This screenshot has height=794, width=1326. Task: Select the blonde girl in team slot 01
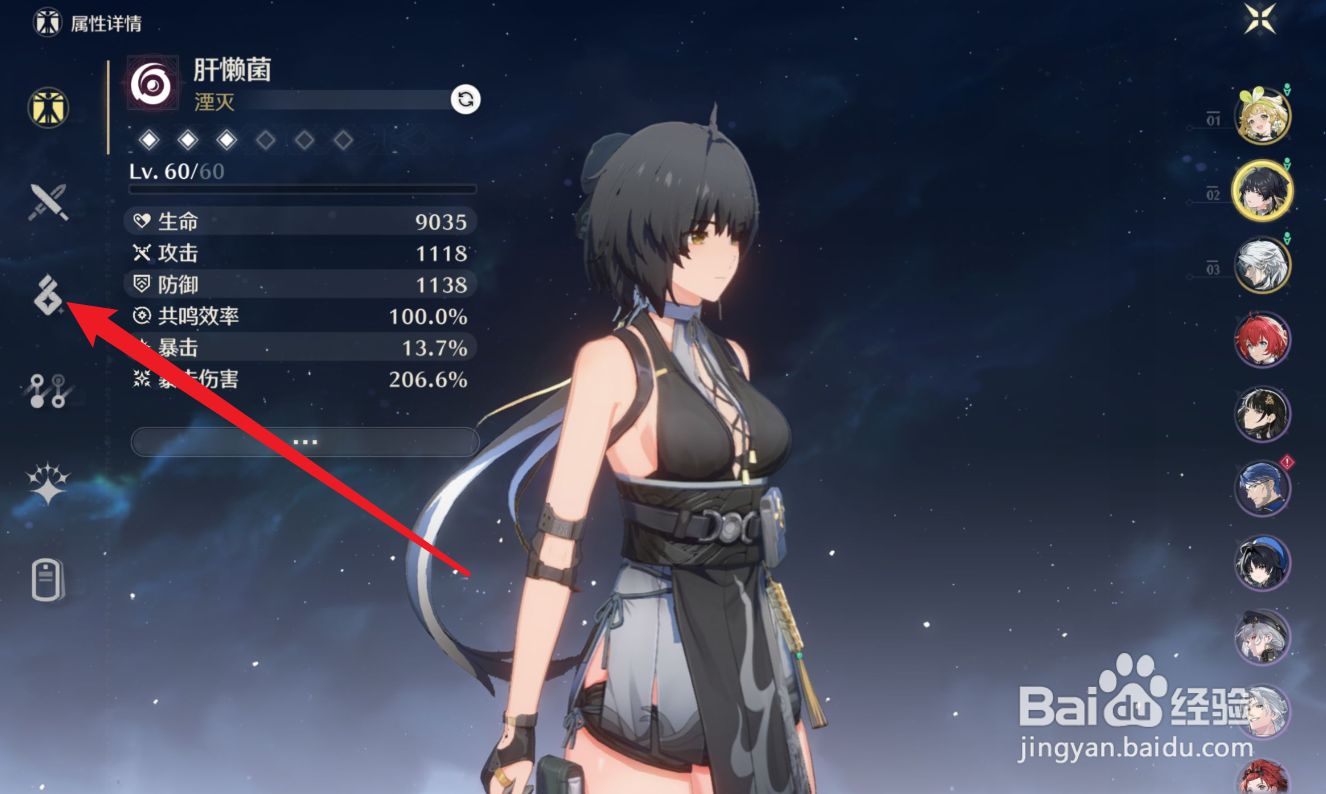click(x=1263, y=117)
